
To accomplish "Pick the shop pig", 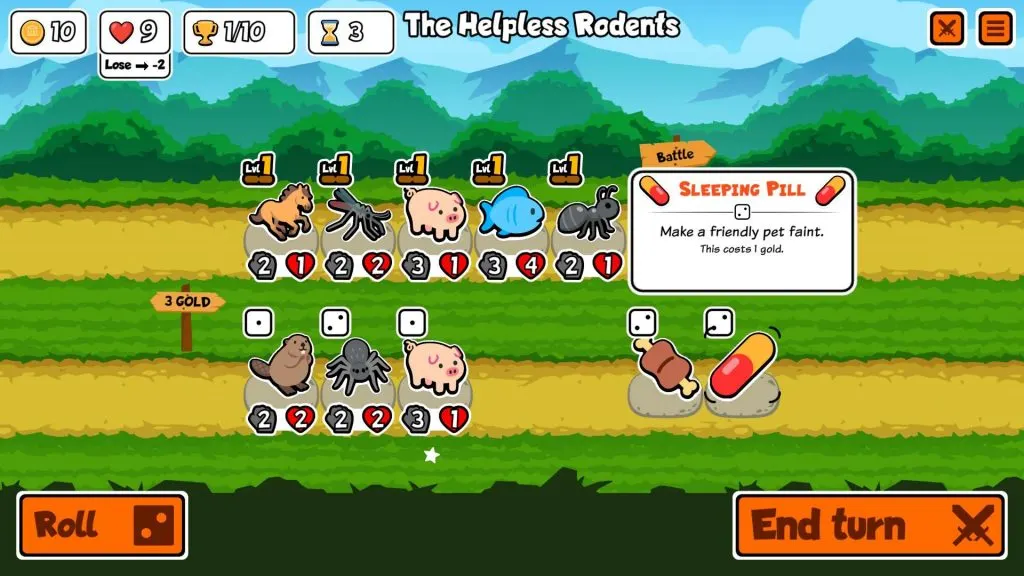I will pyautogui.click(x=434, y=367).
